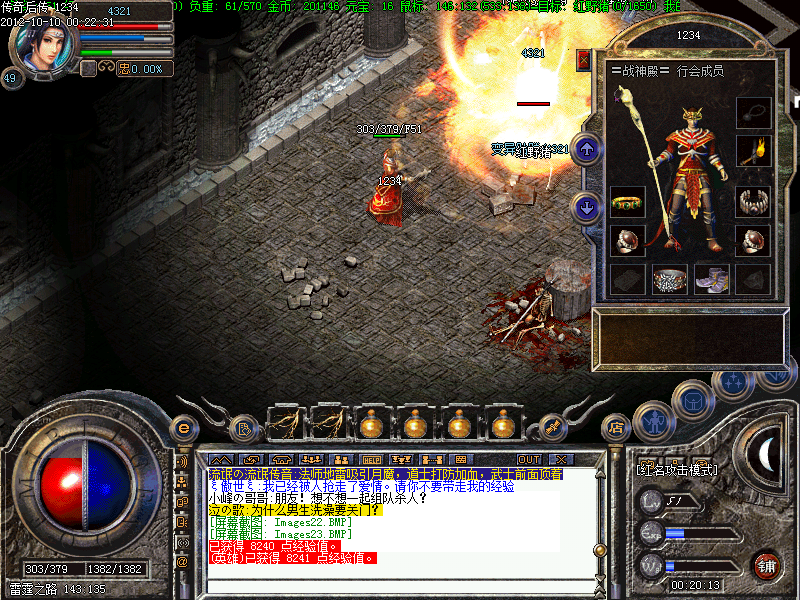Screen dimensions: 800x600
Task: Show the next equipment page with the down arrow
Action: click(588, 207)
